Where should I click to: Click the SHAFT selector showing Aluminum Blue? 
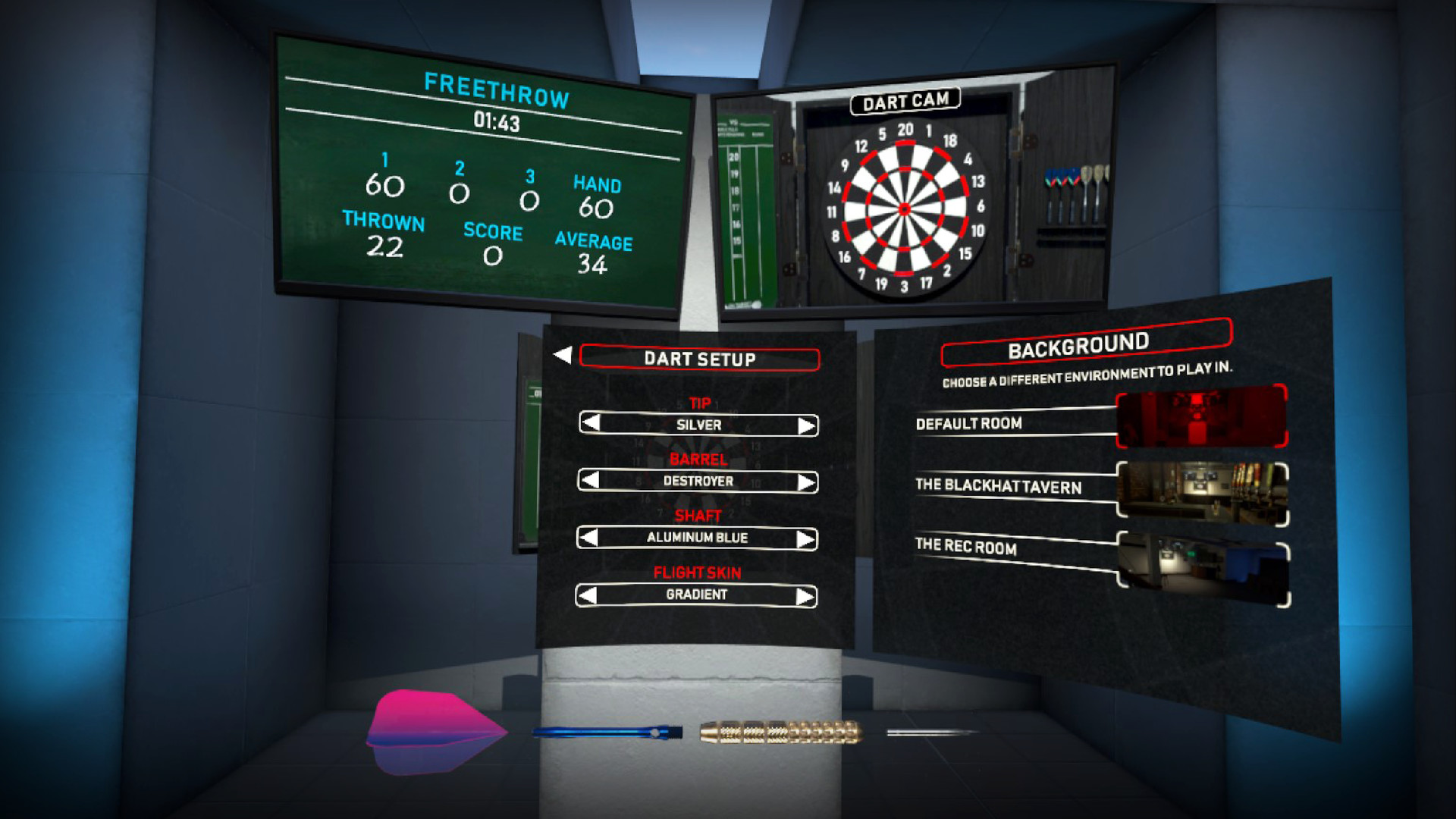pyautogui.click(x=698, y=538)
